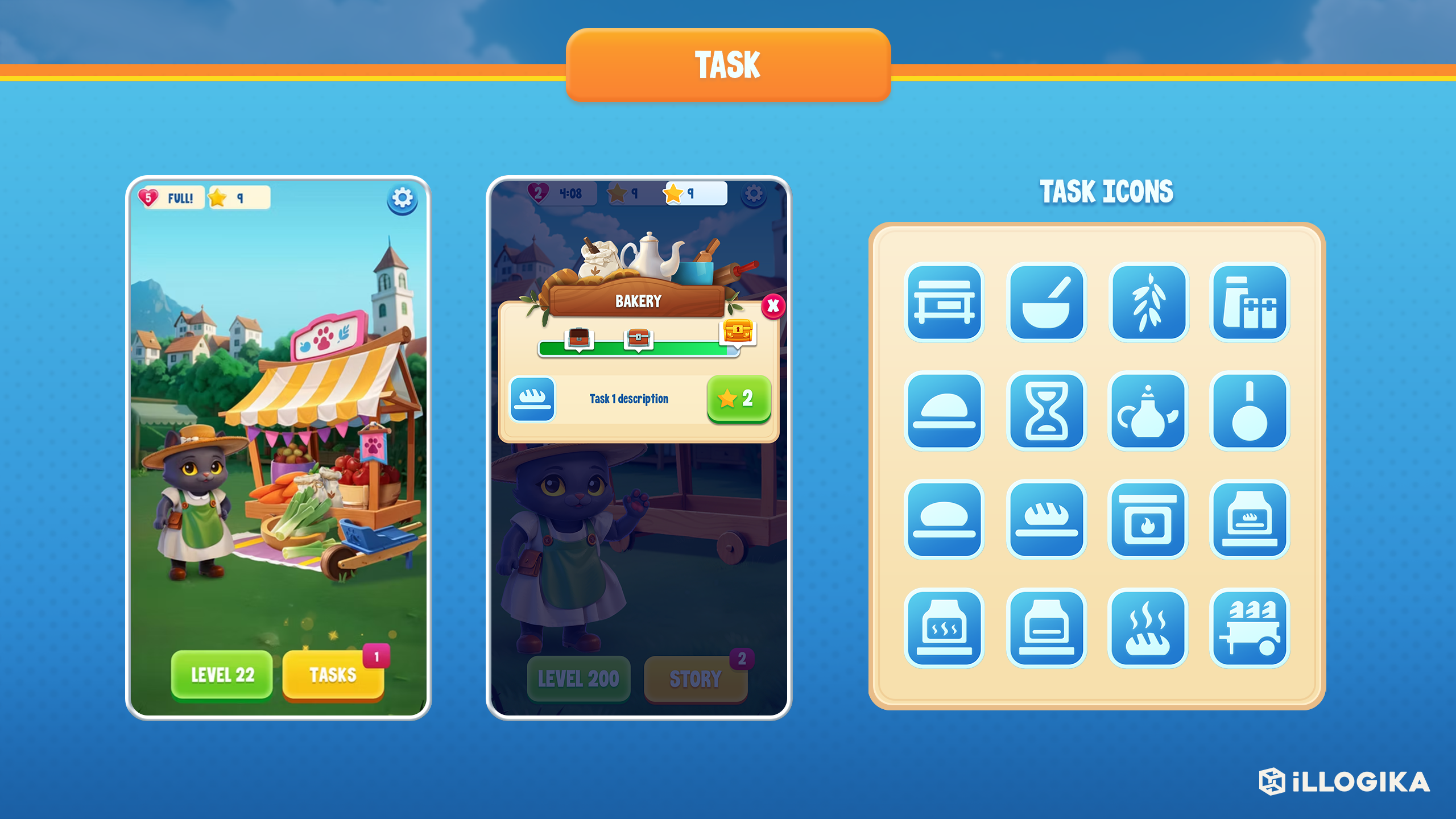
Task: Click the milk bottles ingredient icon
Action: click(x=1250, y=301)
